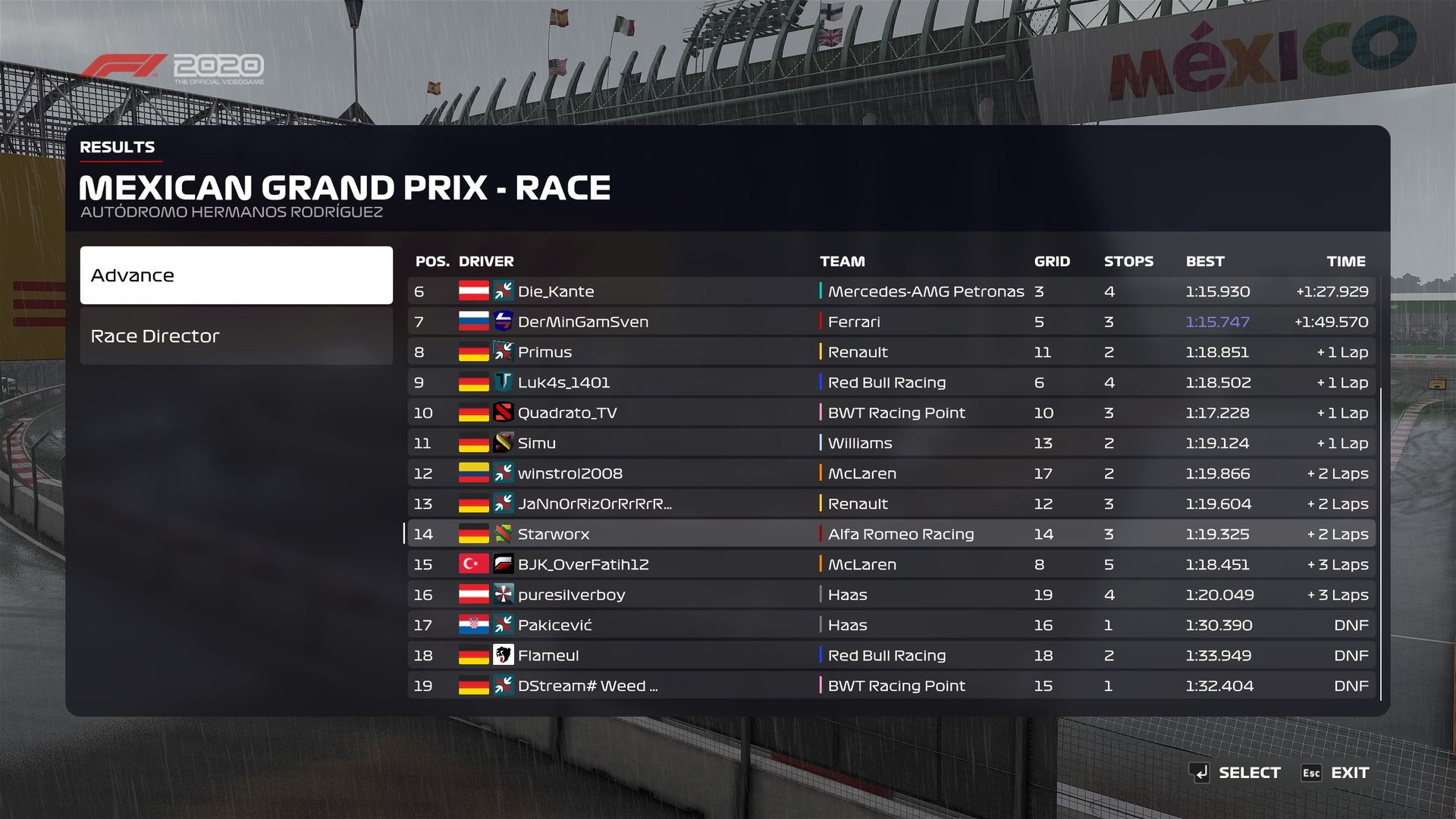Viewport: 1456px width, 819px height.
Task: Select Primus in the results list
Action: [891, 352]
